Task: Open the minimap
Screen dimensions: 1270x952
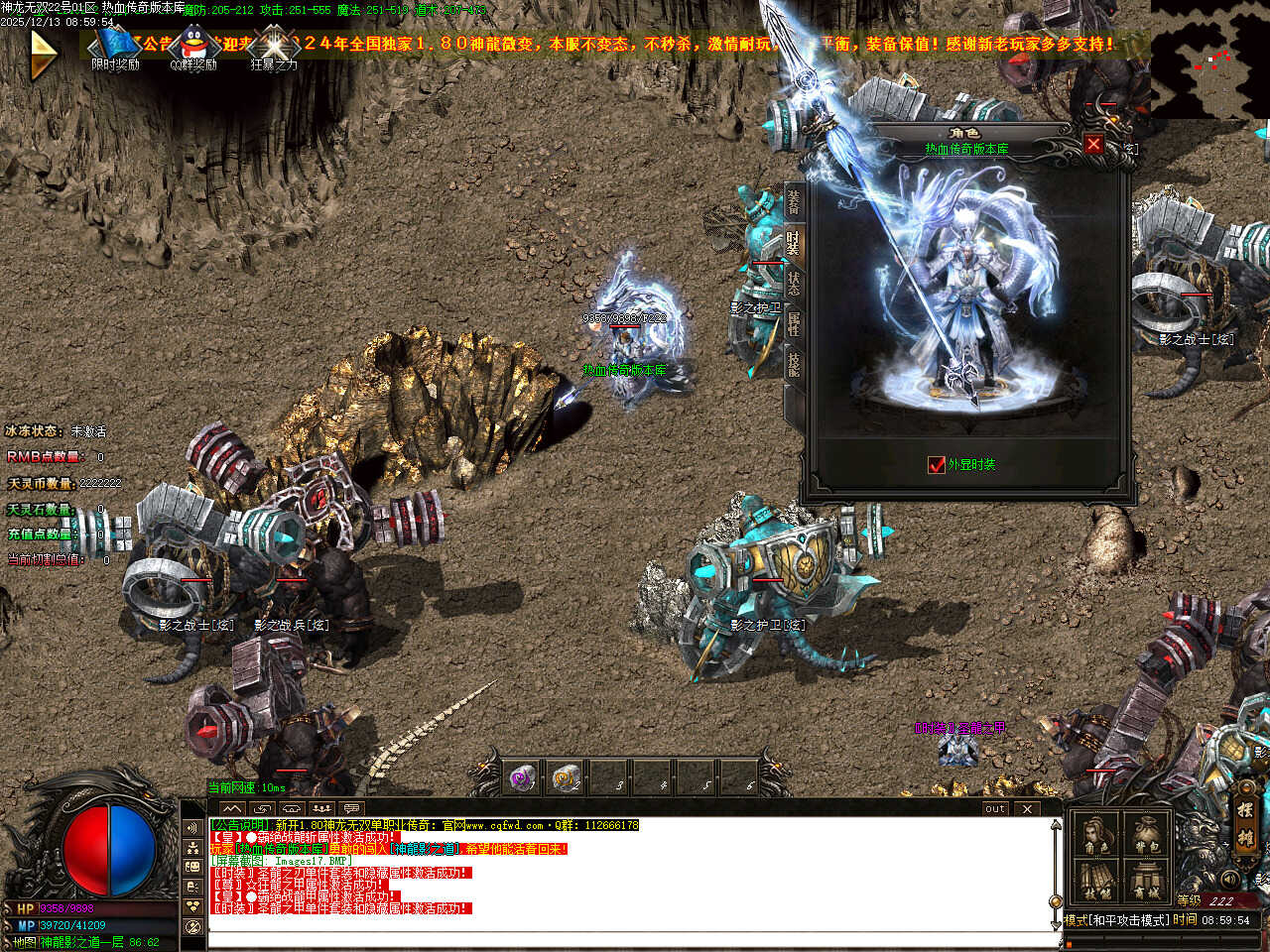Action: pyautogui.click(x=1210, y=58)
